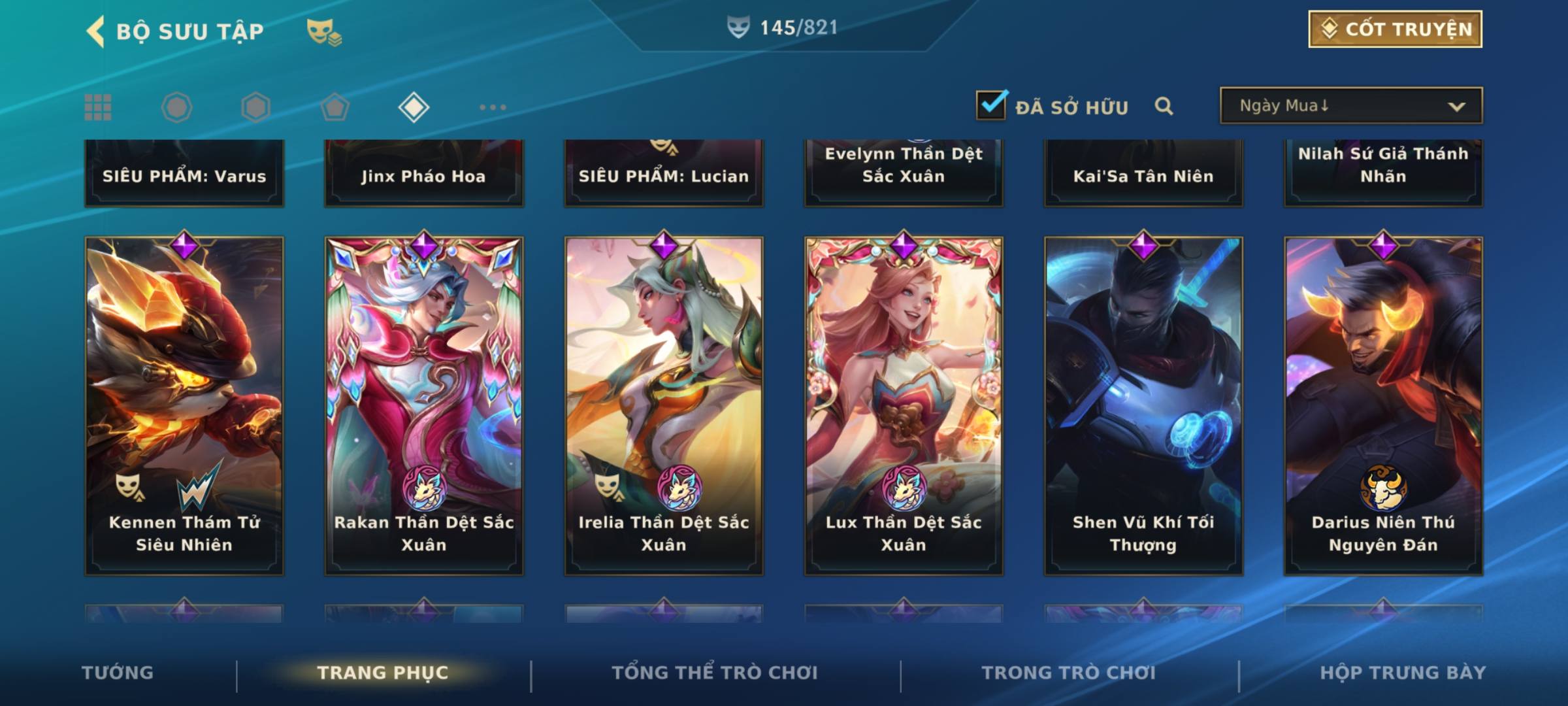Open Rakan Thần Dệt Sắc Xuân skin

424,405
